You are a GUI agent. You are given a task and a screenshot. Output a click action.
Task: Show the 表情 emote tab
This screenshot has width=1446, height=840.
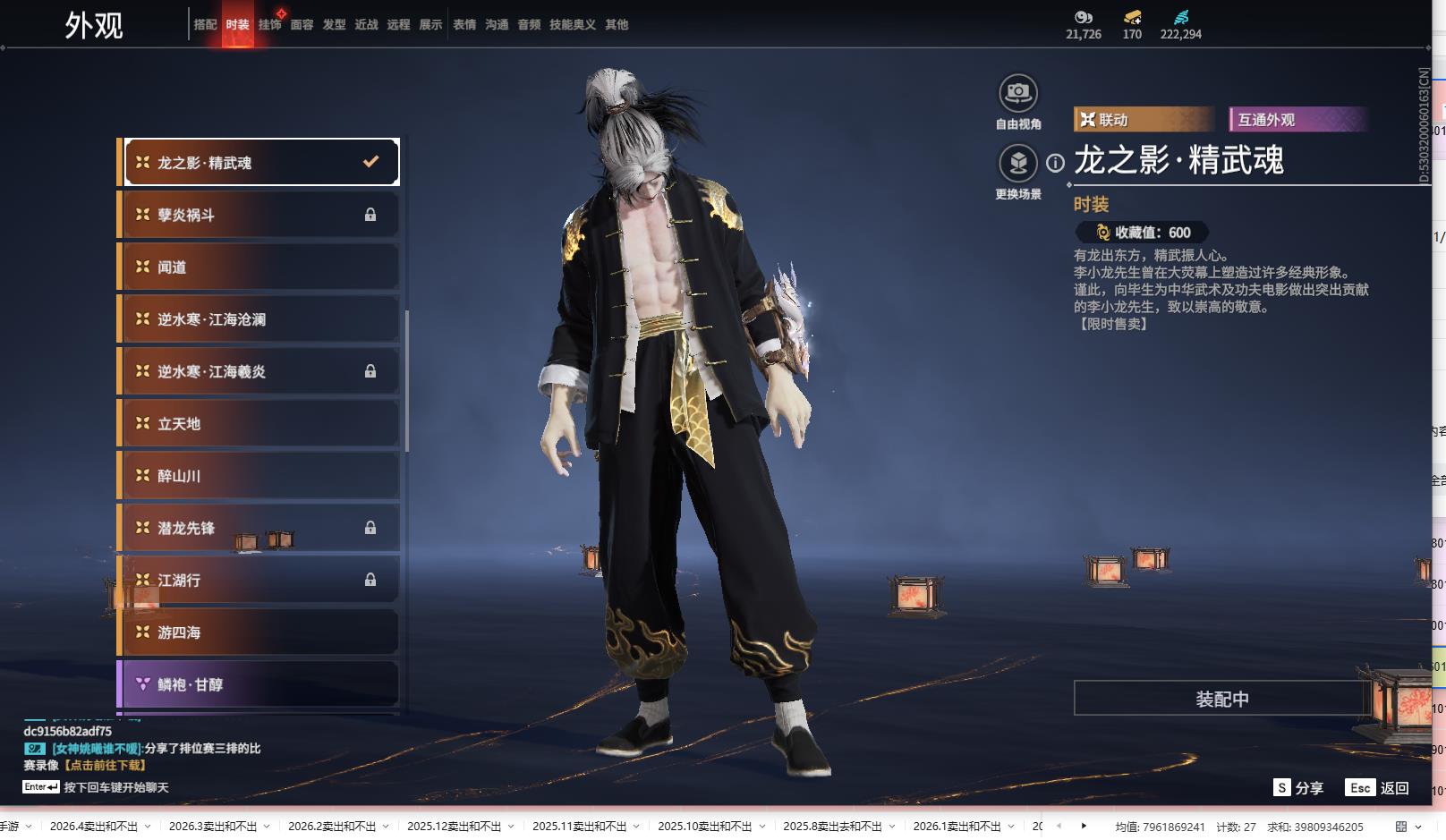464,25
